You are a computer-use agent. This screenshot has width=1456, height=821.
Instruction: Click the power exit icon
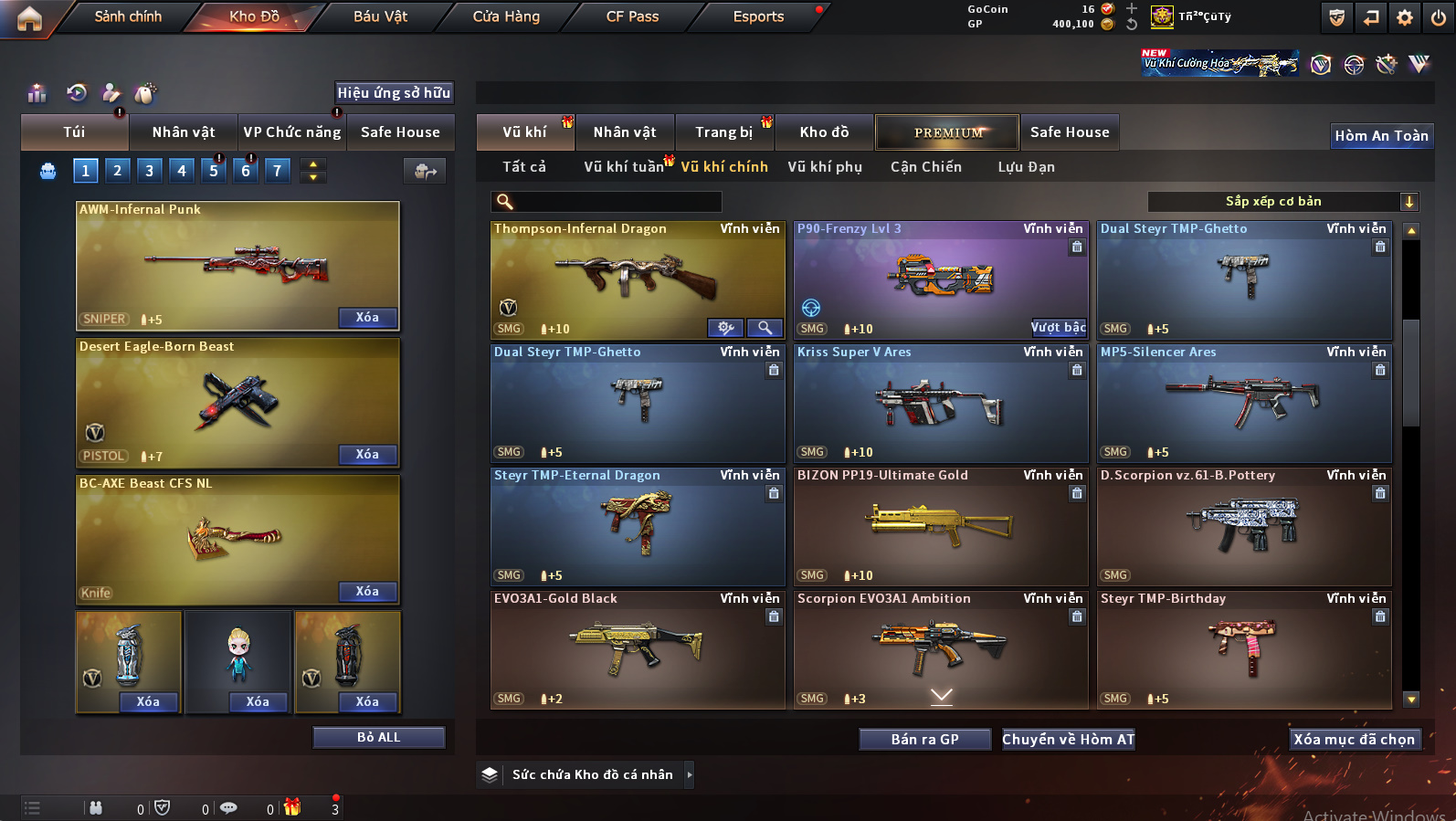pos(1439,17)
